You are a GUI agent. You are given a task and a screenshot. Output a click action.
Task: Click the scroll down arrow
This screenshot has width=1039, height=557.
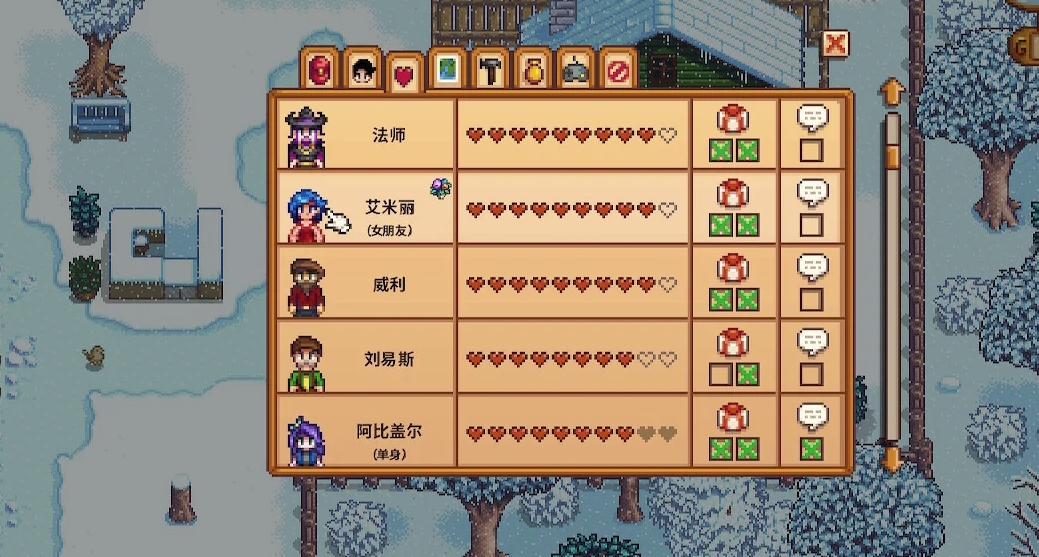tap(892, 459)
